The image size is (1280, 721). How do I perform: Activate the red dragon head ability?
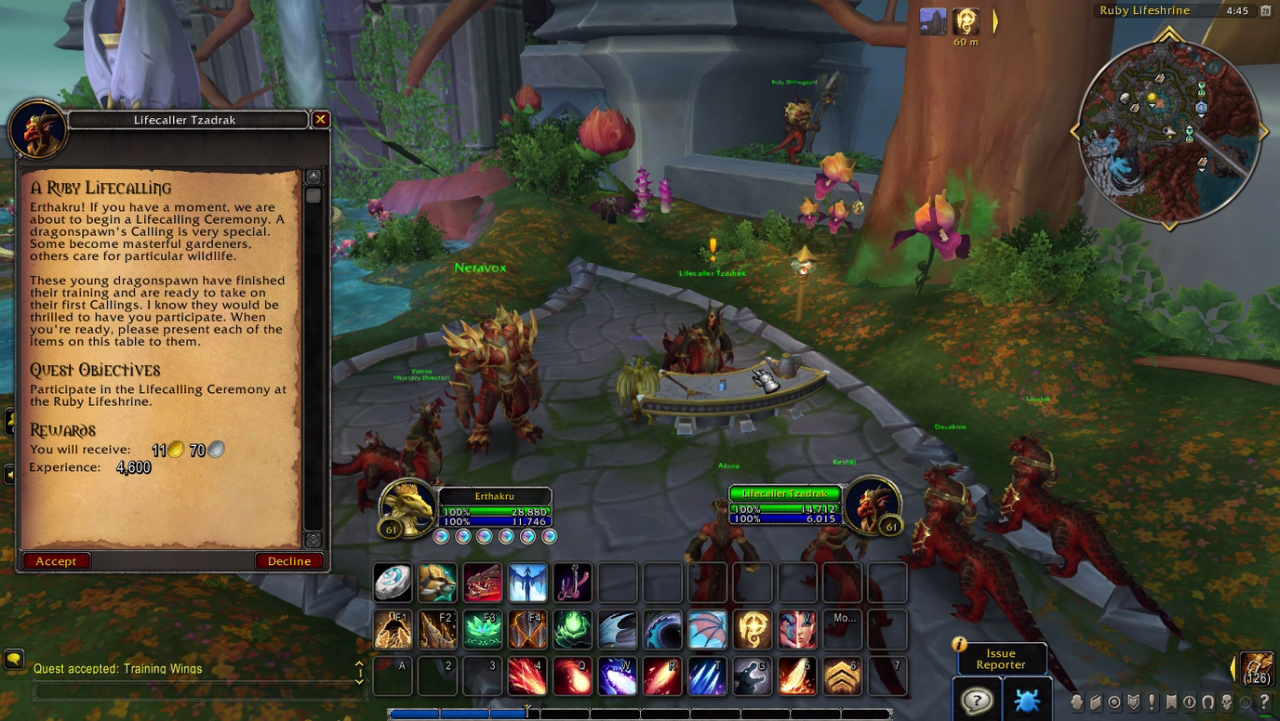click(x=482, y=583)
